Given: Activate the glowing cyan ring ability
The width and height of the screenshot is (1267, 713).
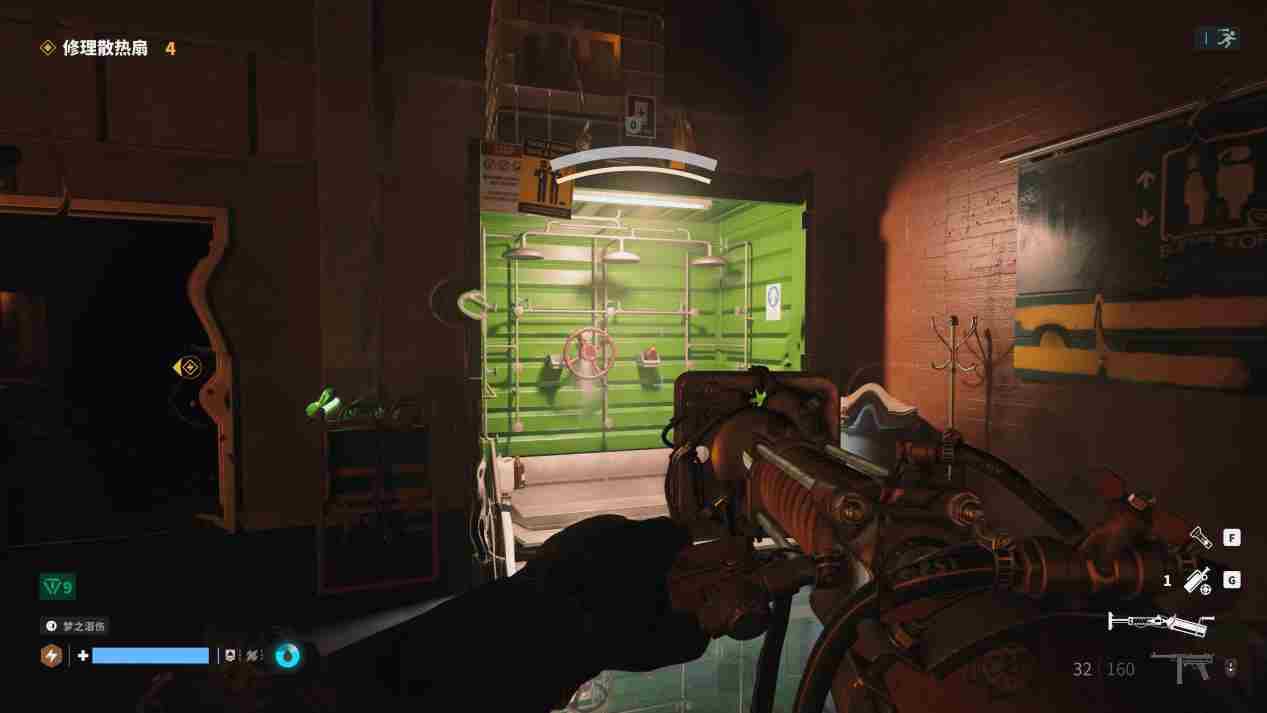Looking at the screenshot, I should [x=287, y=656].
